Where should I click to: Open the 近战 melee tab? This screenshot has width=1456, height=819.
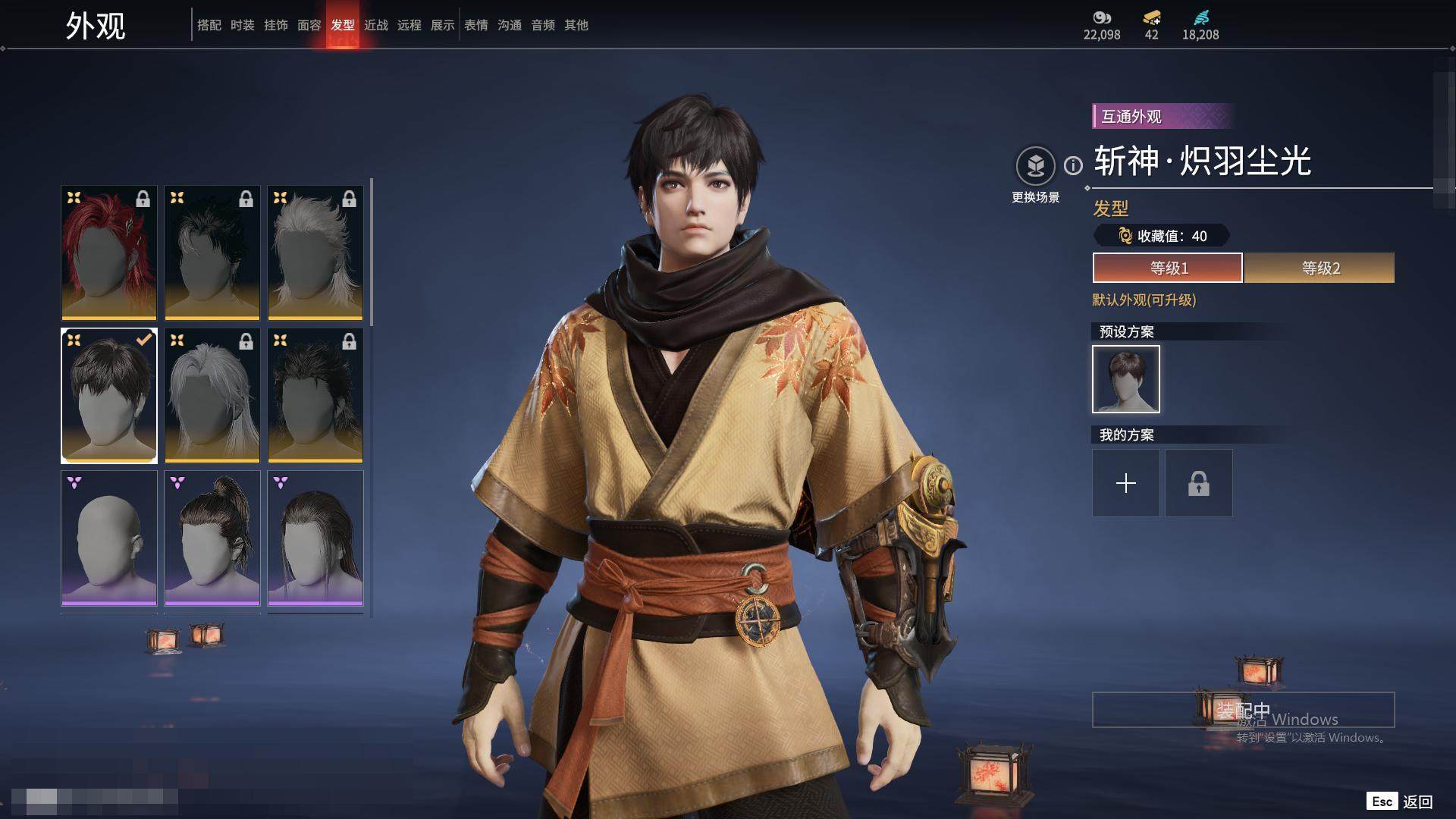coord(376,25)
